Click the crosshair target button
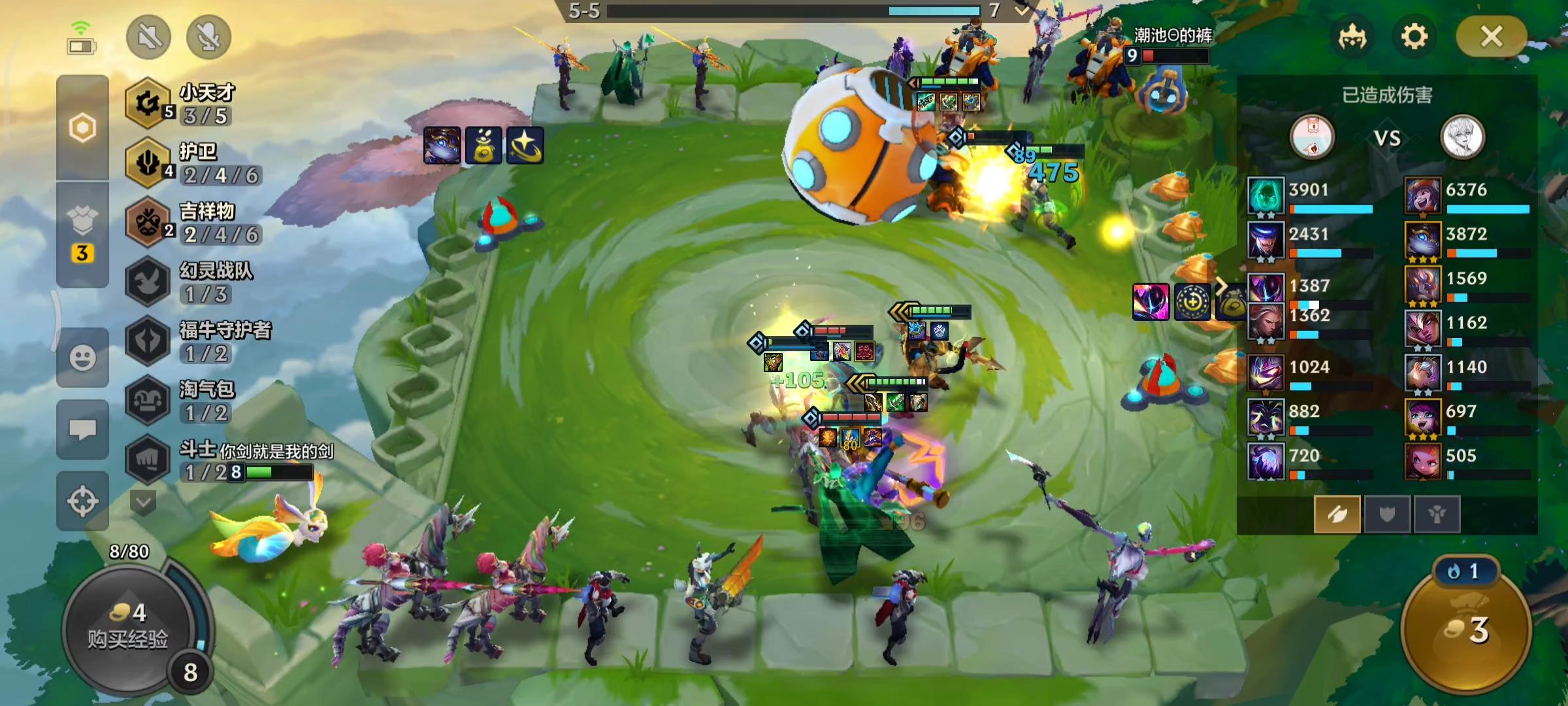1568x706 pixels. click(x=82, y=501)
